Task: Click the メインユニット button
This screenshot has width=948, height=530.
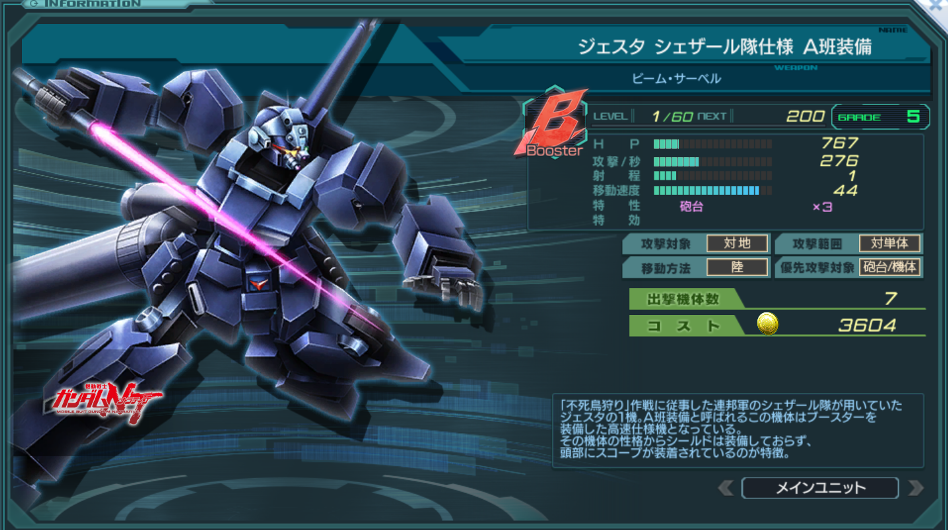Action: [820, 488]
